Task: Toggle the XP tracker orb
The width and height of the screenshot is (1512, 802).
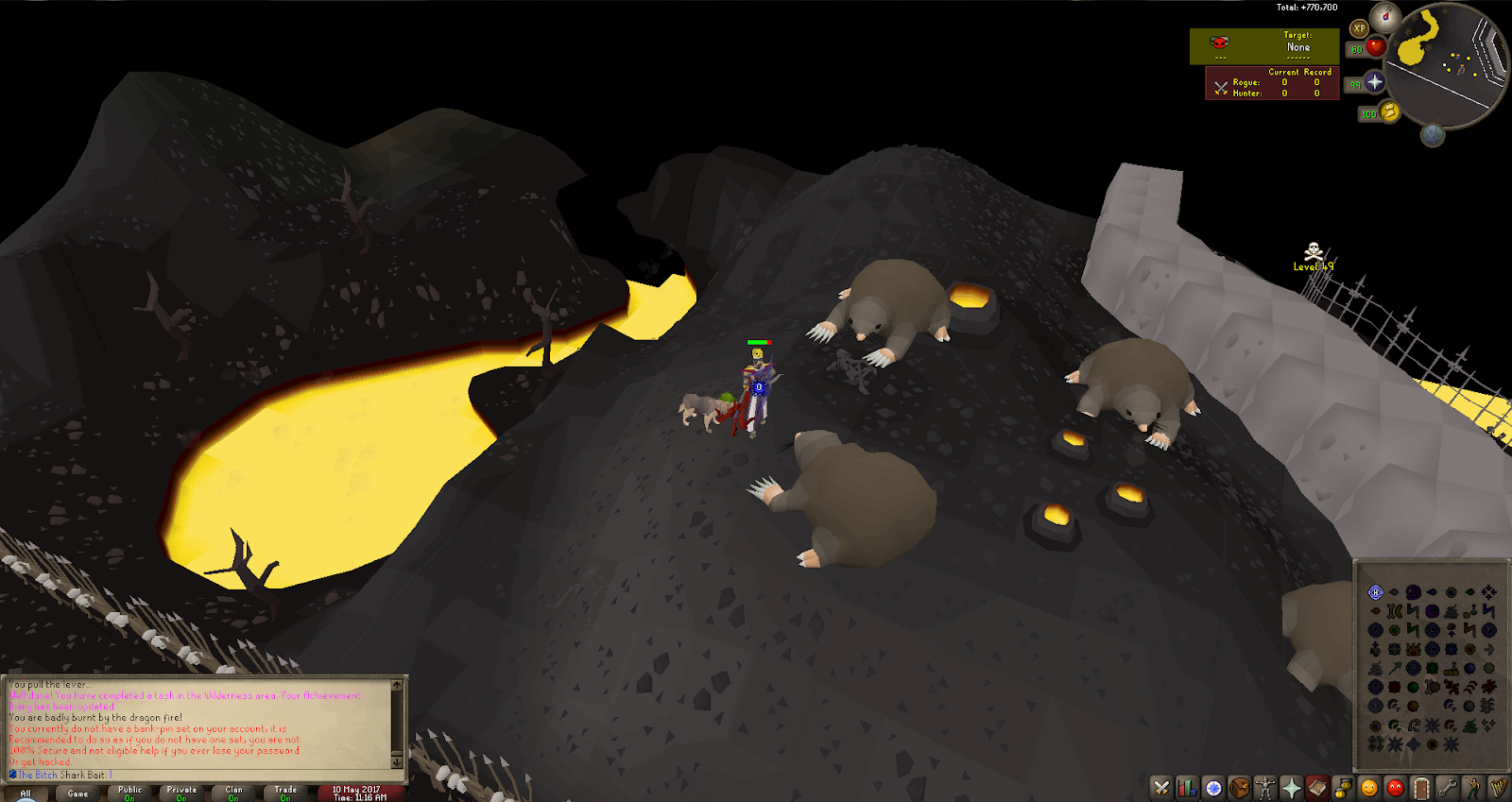Action: point(1359,28)
